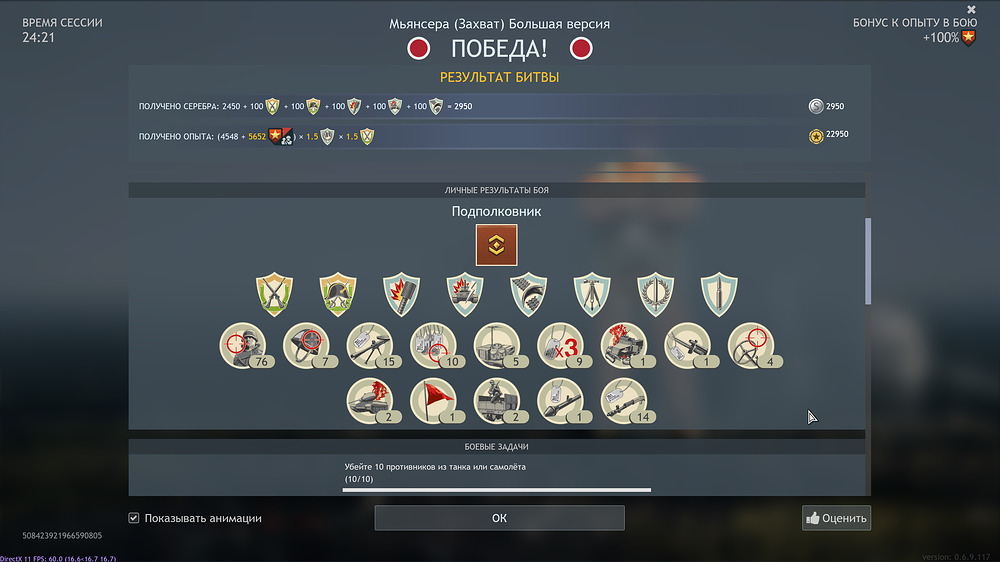
Task: Click the destroyed tank stat with 2
Action: click(x=370, y=401)
